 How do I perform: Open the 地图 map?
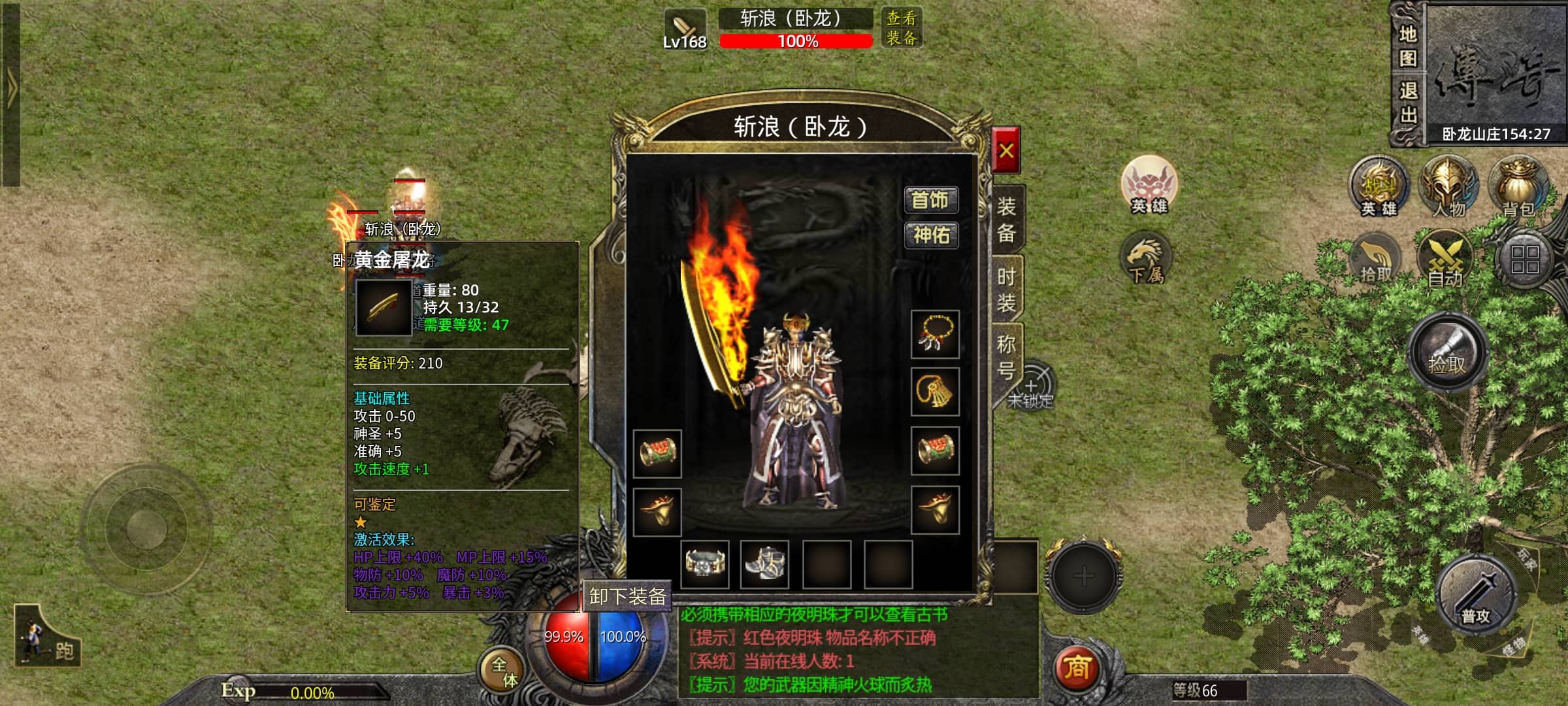(1408, 46)
